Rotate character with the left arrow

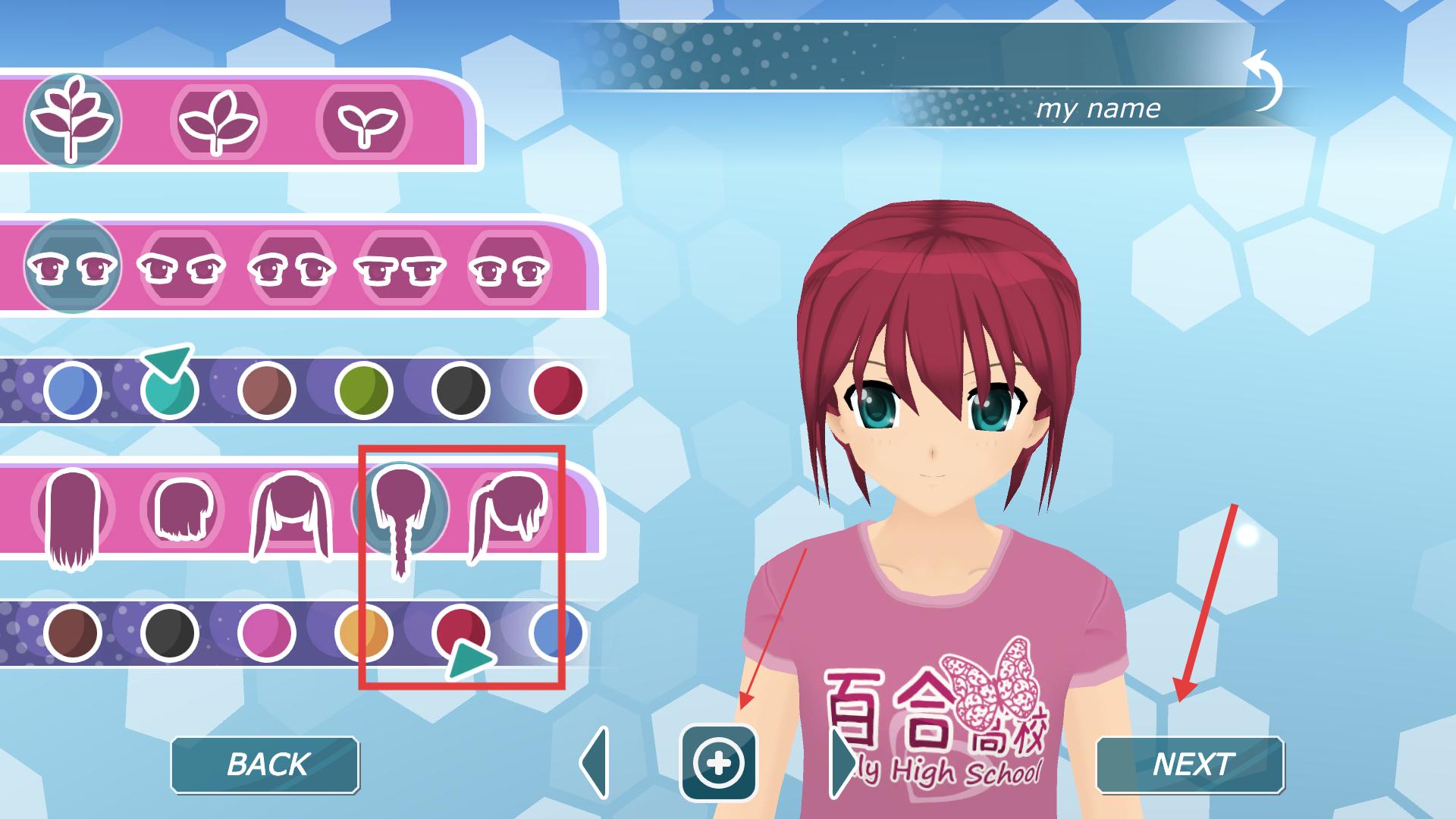(595, 763)
